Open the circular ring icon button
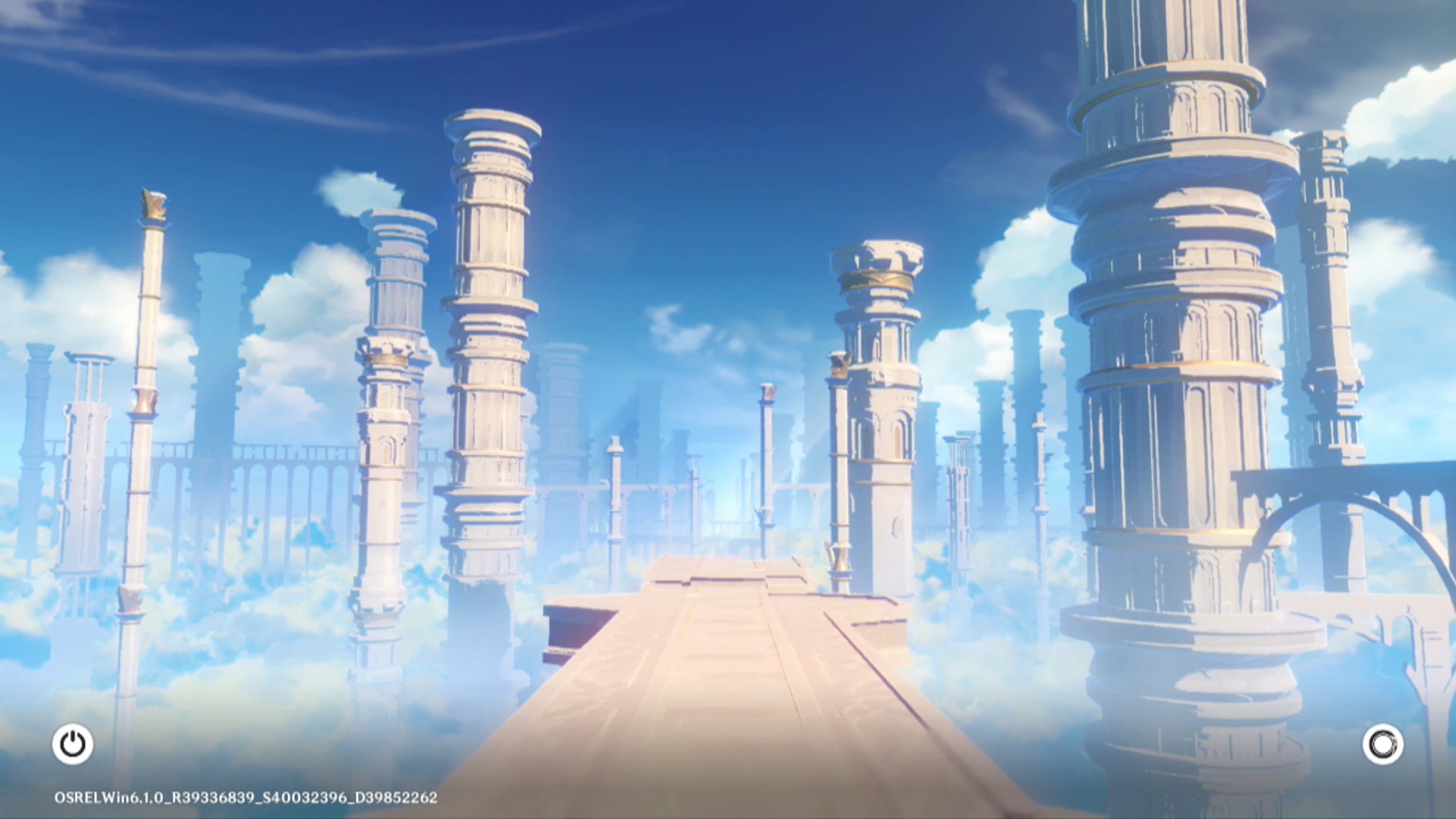 [x=1382, y=744]
